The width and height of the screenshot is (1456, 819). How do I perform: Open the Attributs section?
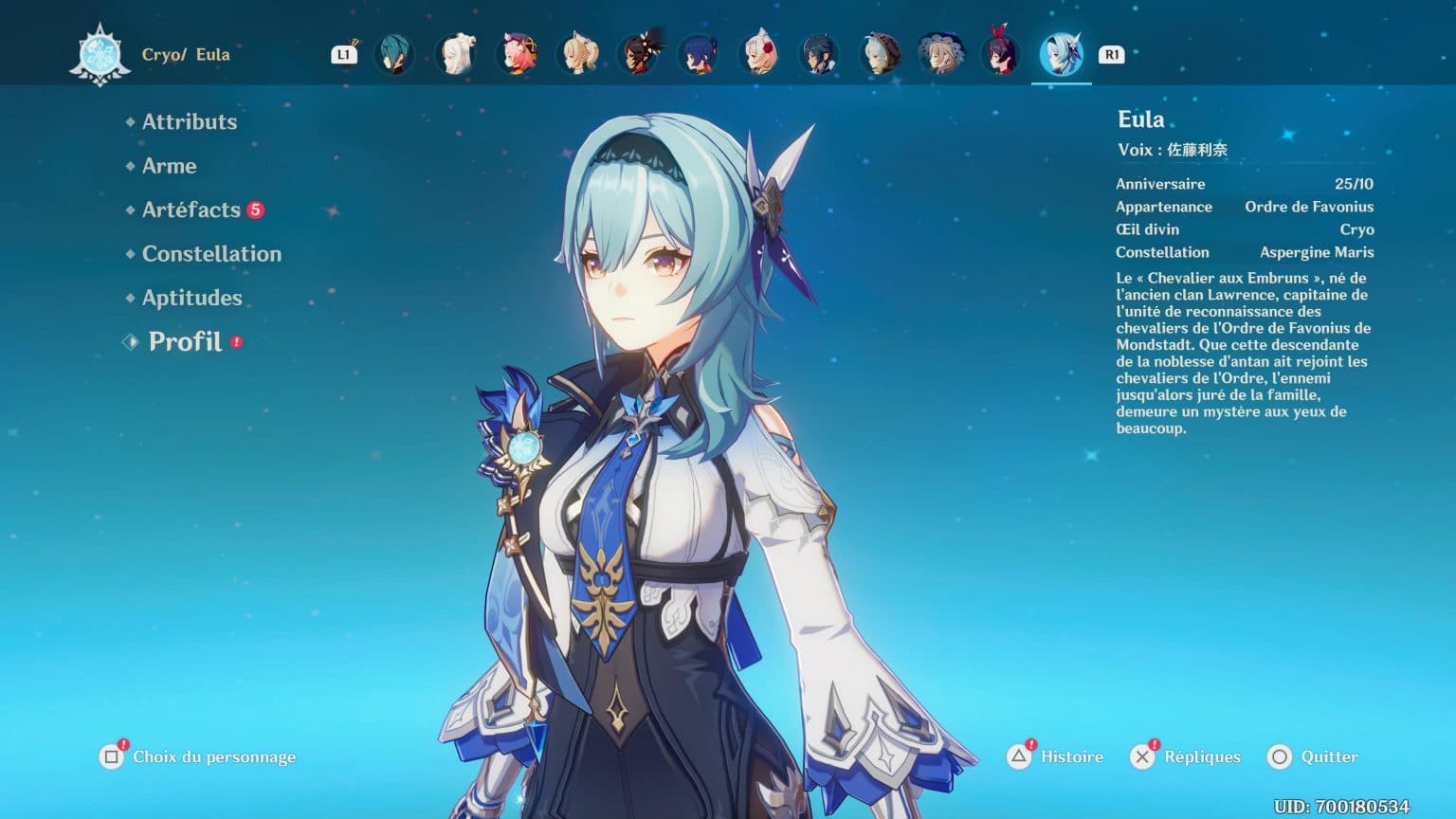pos(189,121)
